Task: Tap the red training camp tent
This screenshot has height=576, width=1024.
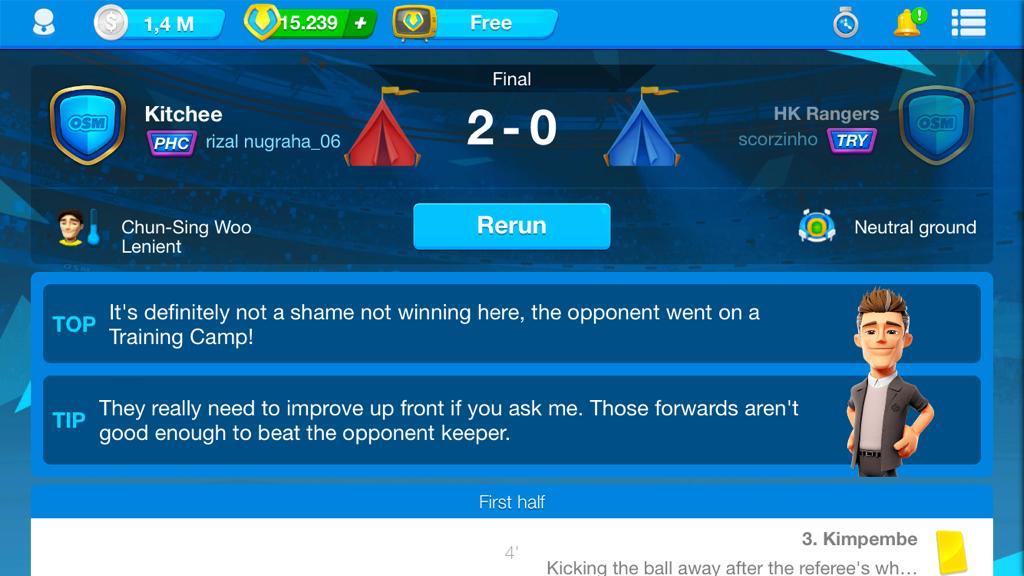Action: pos(383,128)
